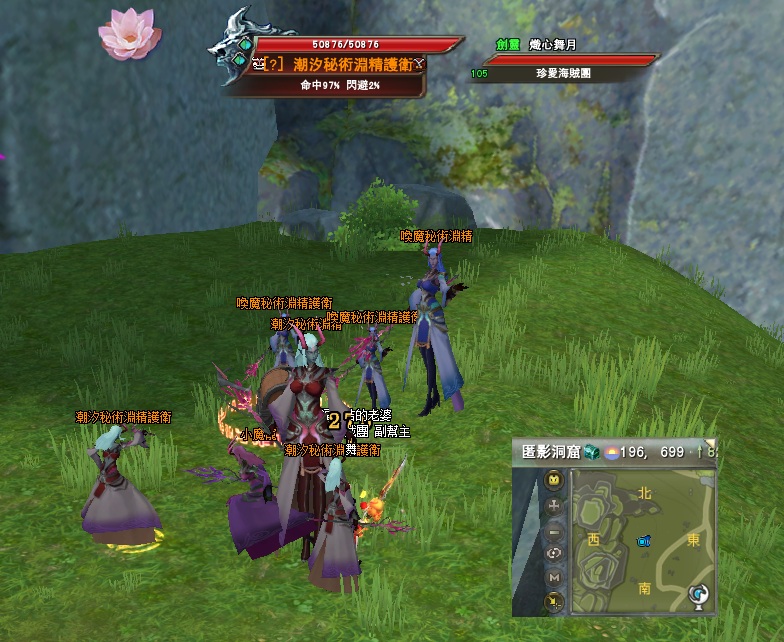784x642 pixels.
Task: Activate the blue globe trophy icon
Action: tap(698, 597)
